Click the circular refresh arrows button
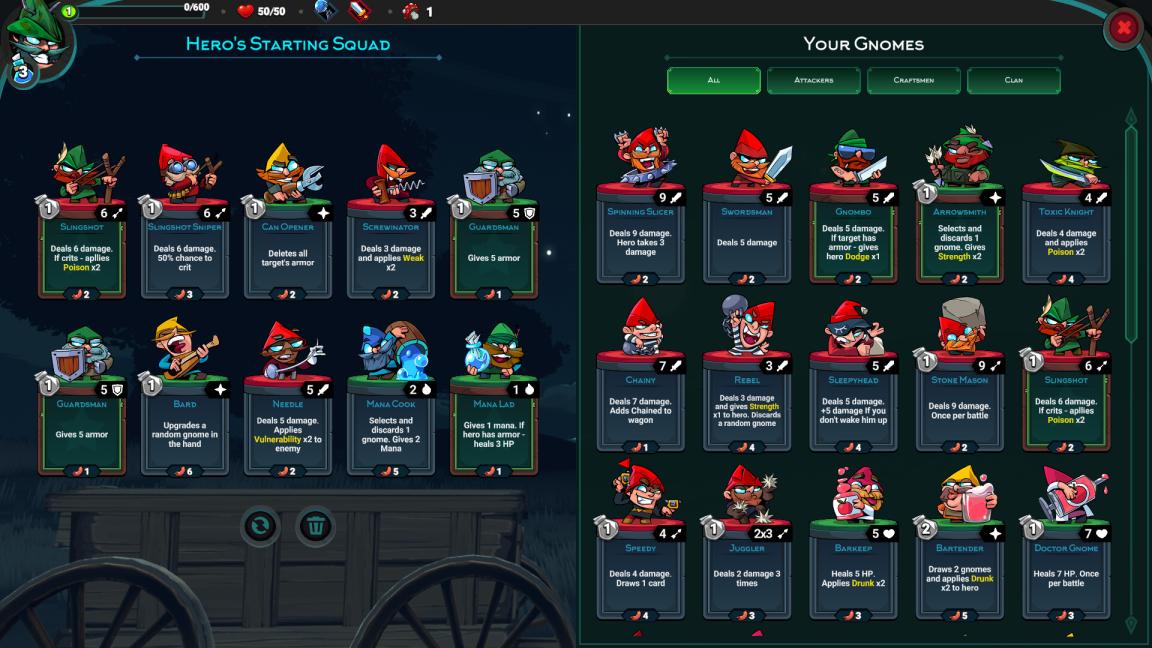The image size is (1152, 648). pyautogui.click(x=260, y=525)
